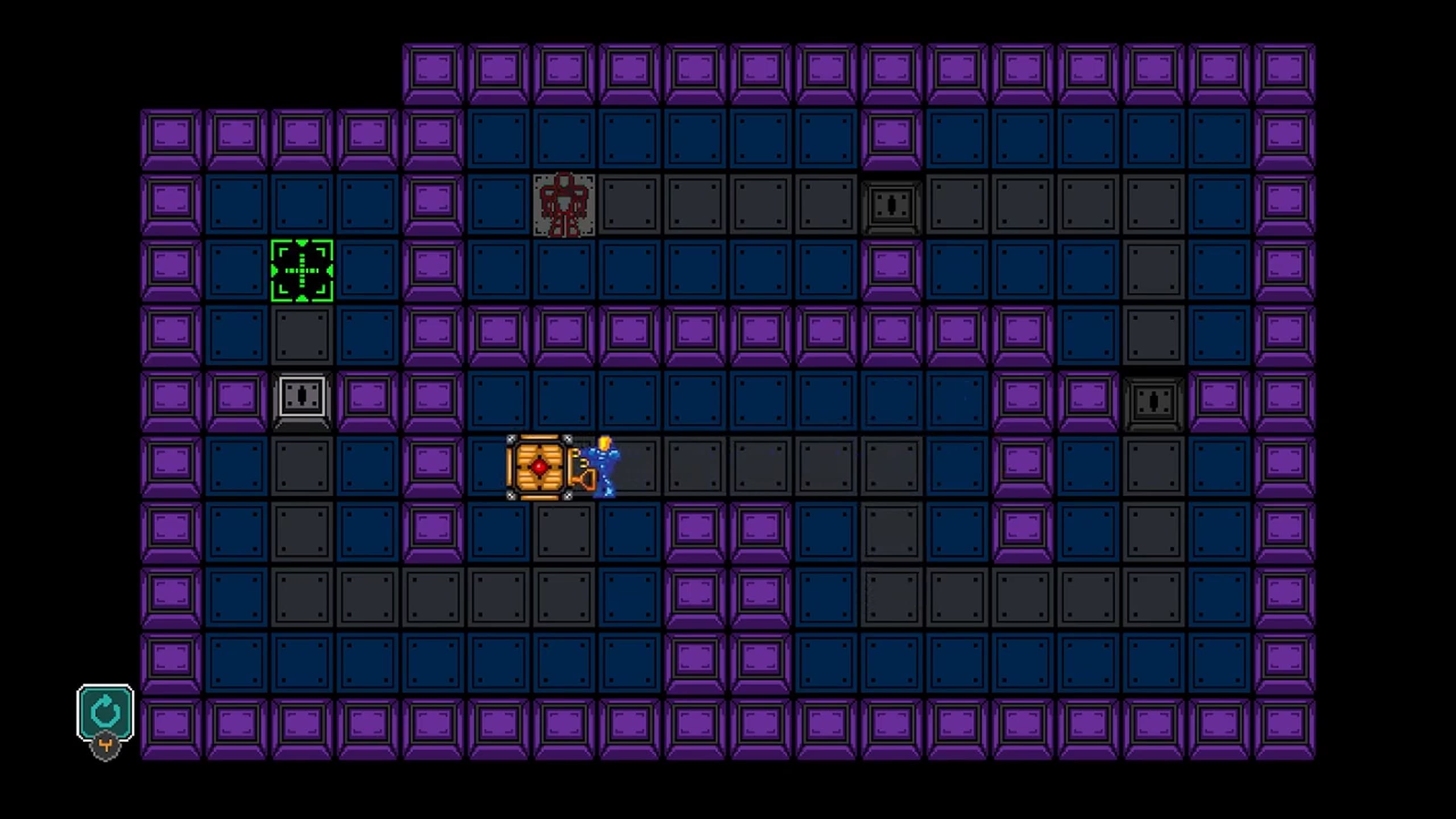Click the white keyhole tile below the crosshair

pos(301,398)
